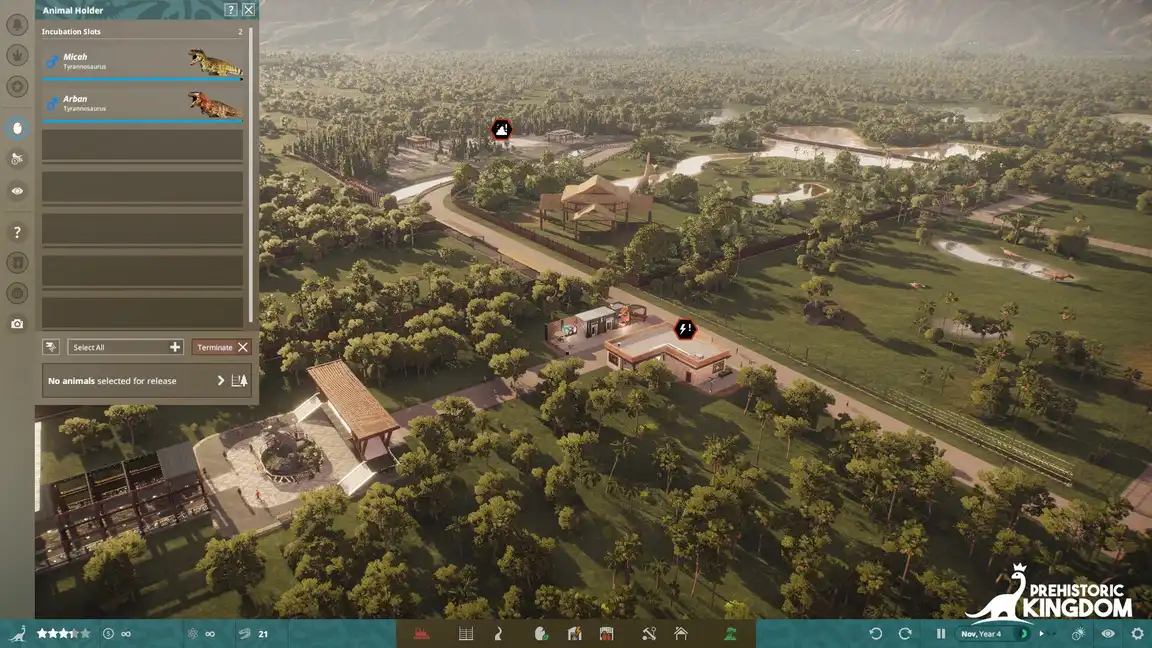Viewport: 1152px width, 648px height.
Task: Pause the game time
Action: pos(940,633)
